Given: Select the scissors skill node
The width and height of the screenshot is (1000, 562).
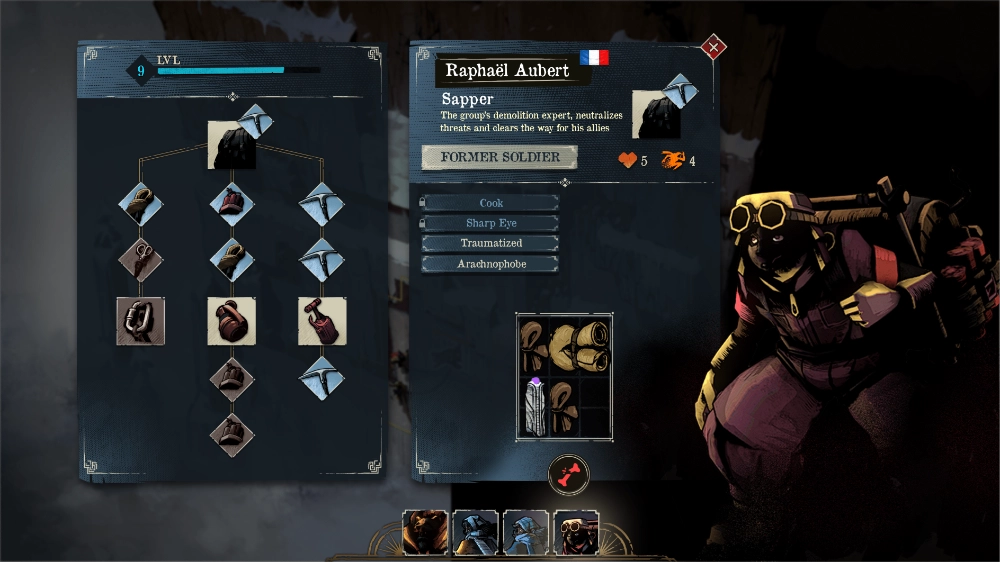Looking at the screenshot, I should 140,259.
